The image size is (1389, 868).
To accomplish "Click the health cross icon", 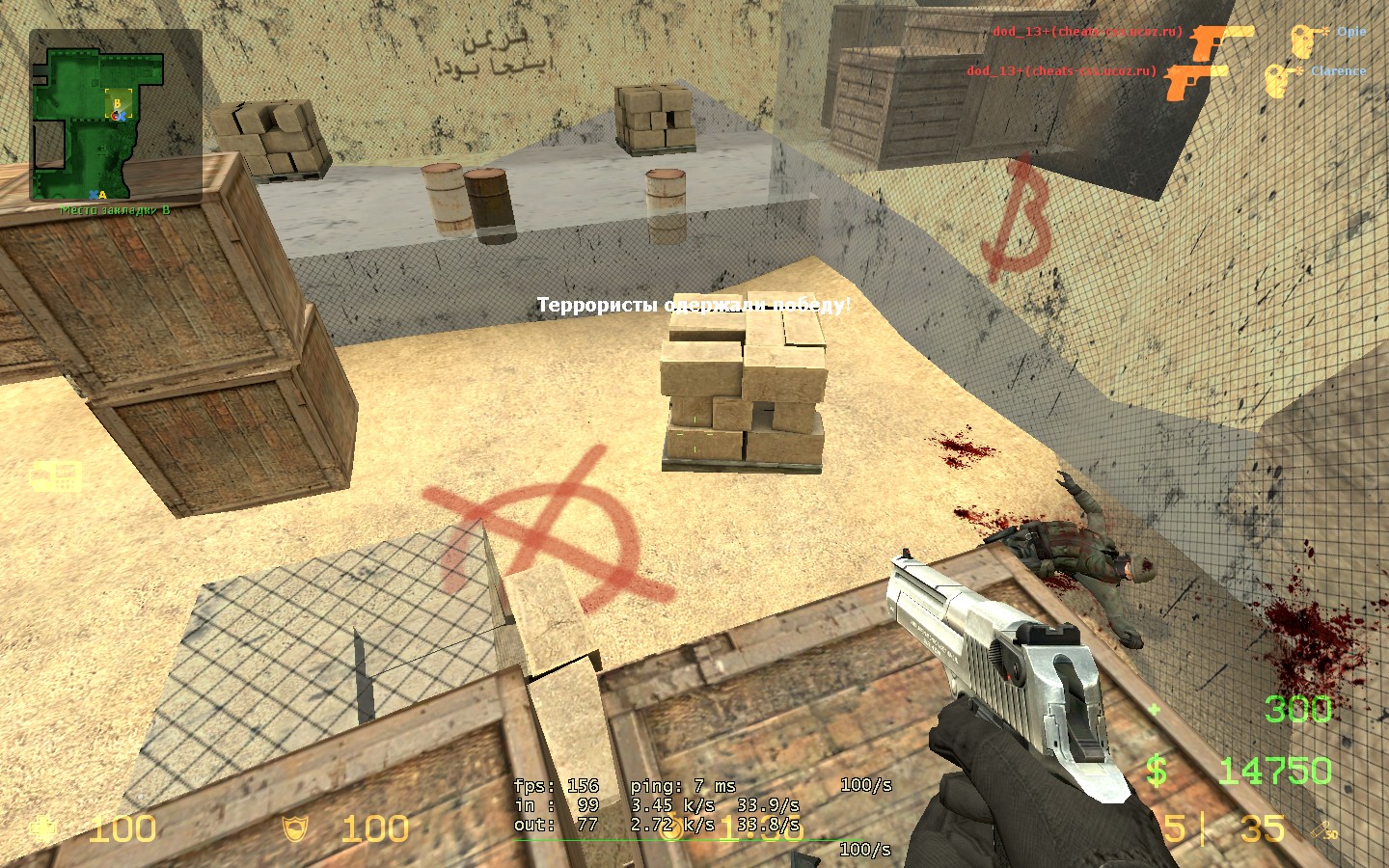I will coord(42,828).
